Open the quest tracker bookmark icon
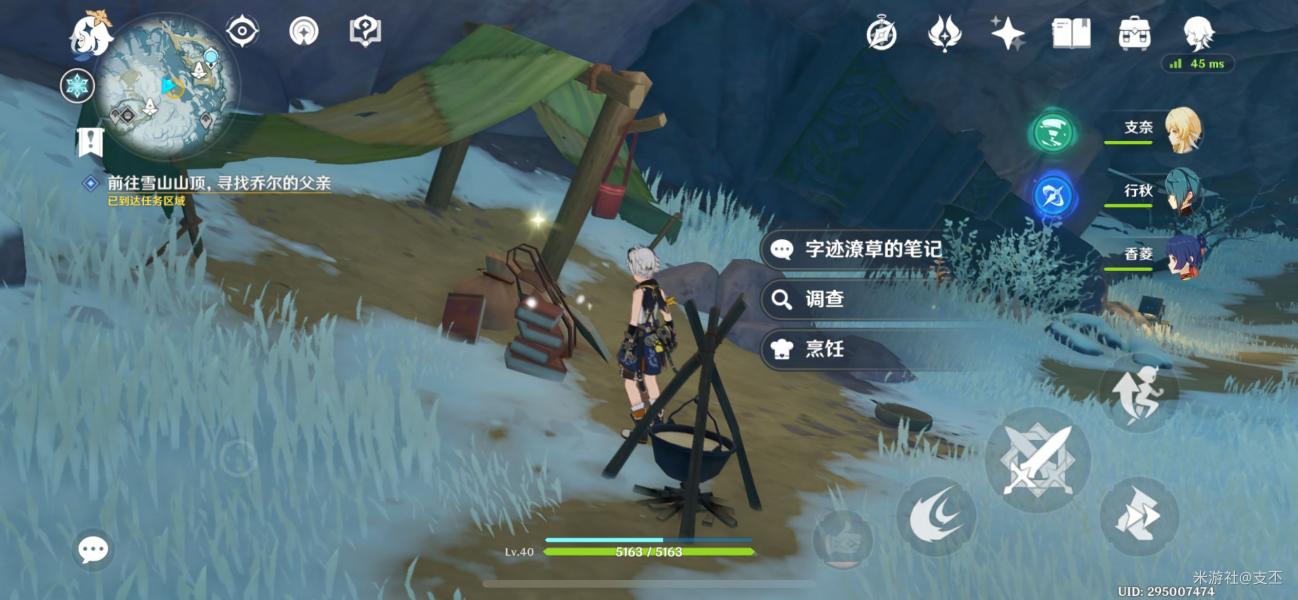 90,141
